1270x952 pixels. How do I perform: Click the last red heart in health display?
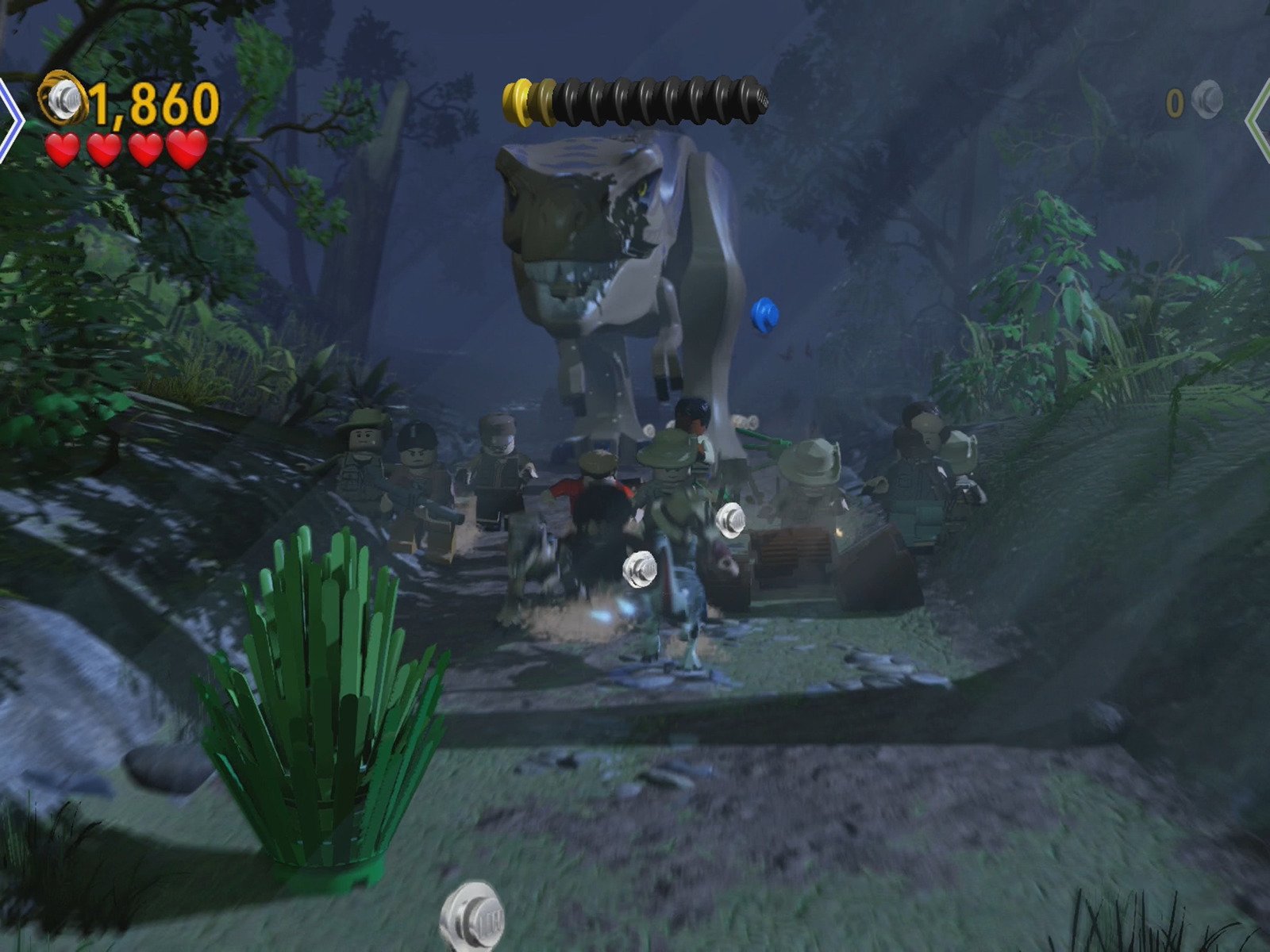(187, 149)
